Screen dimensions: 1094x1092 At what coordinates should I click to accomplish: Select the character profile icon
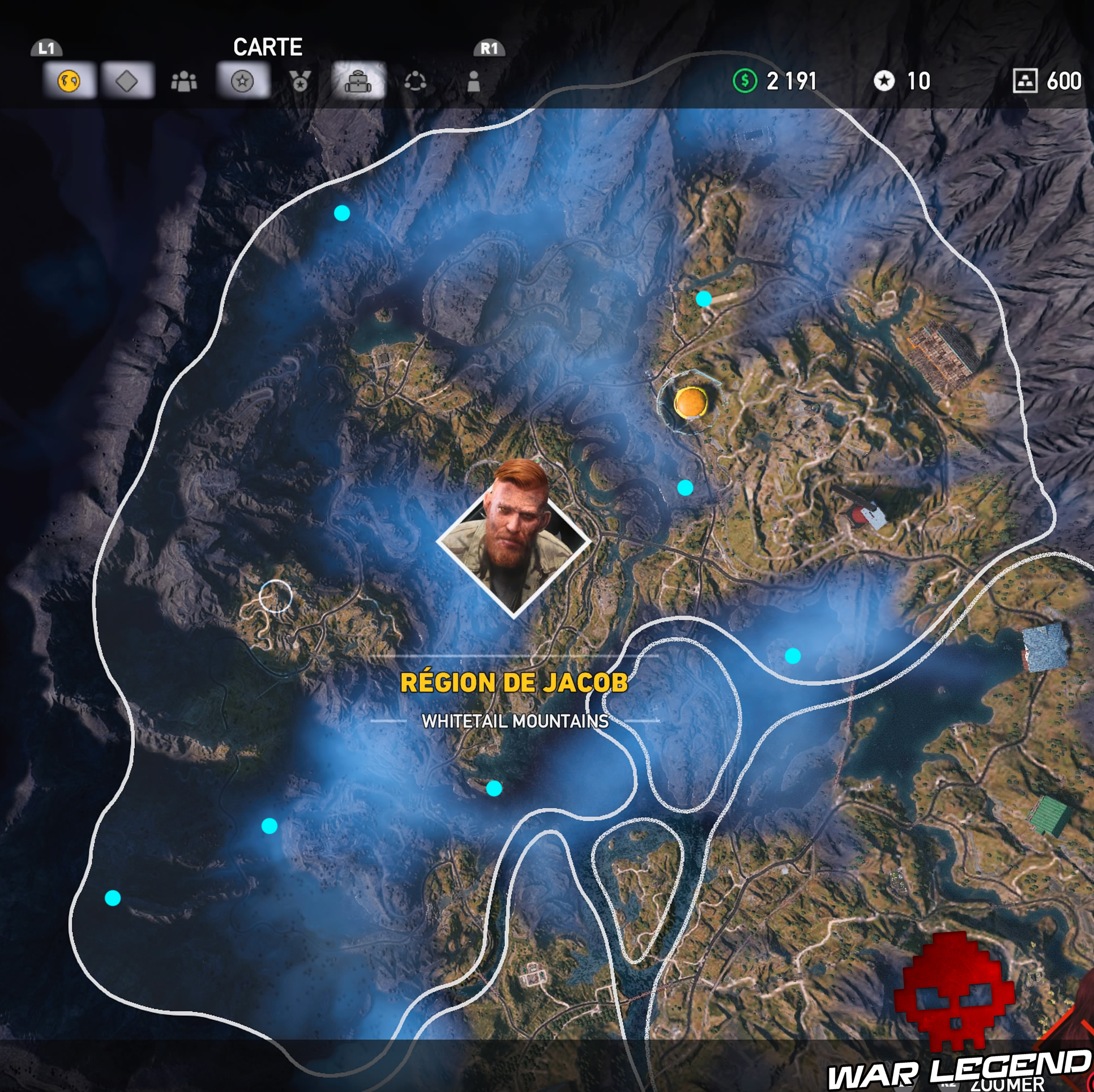pyautogui.click(x=474, y=82)
